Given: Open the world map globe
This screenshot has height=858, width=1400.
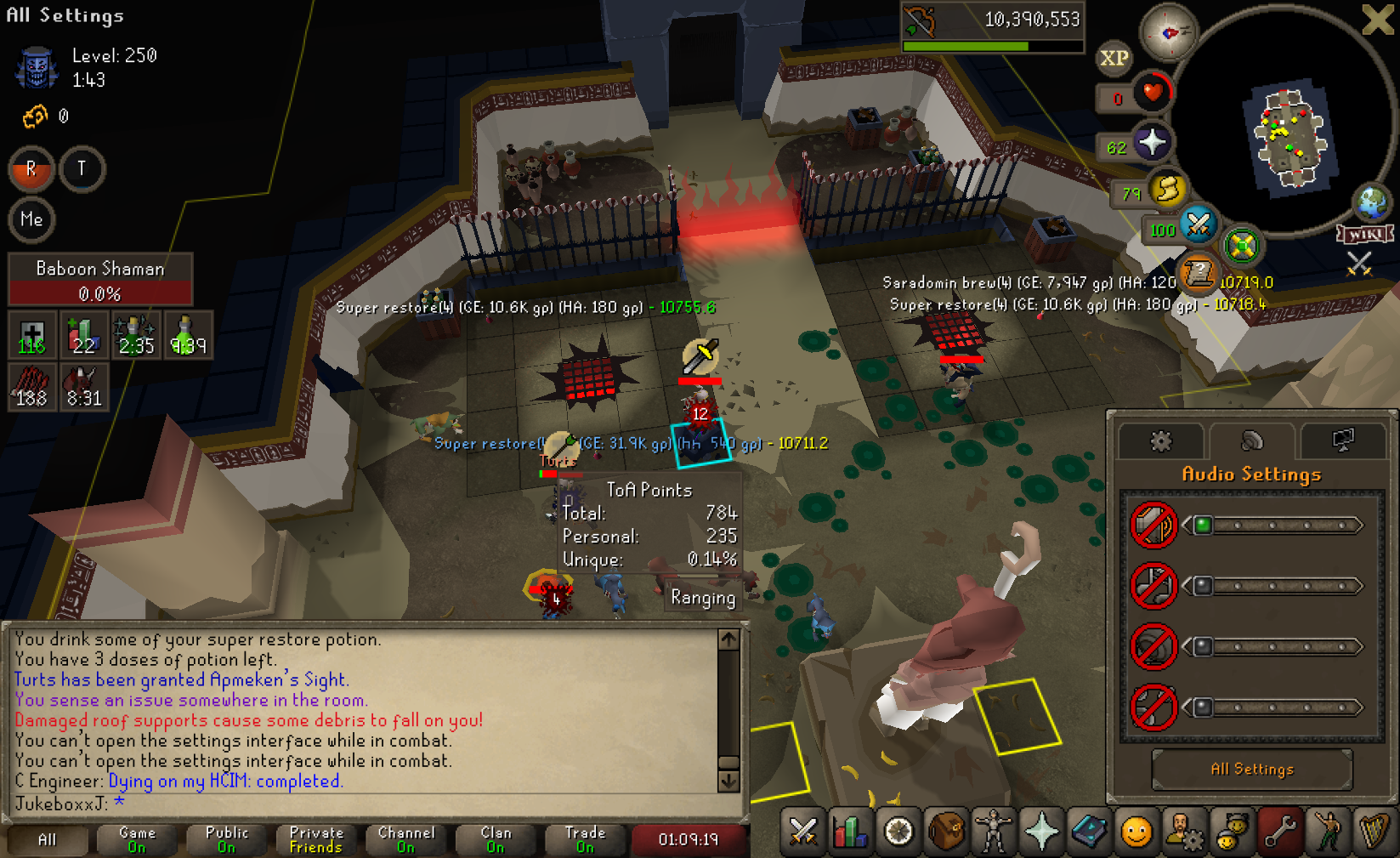Looking at the screenshot, I should point(1371,203).
